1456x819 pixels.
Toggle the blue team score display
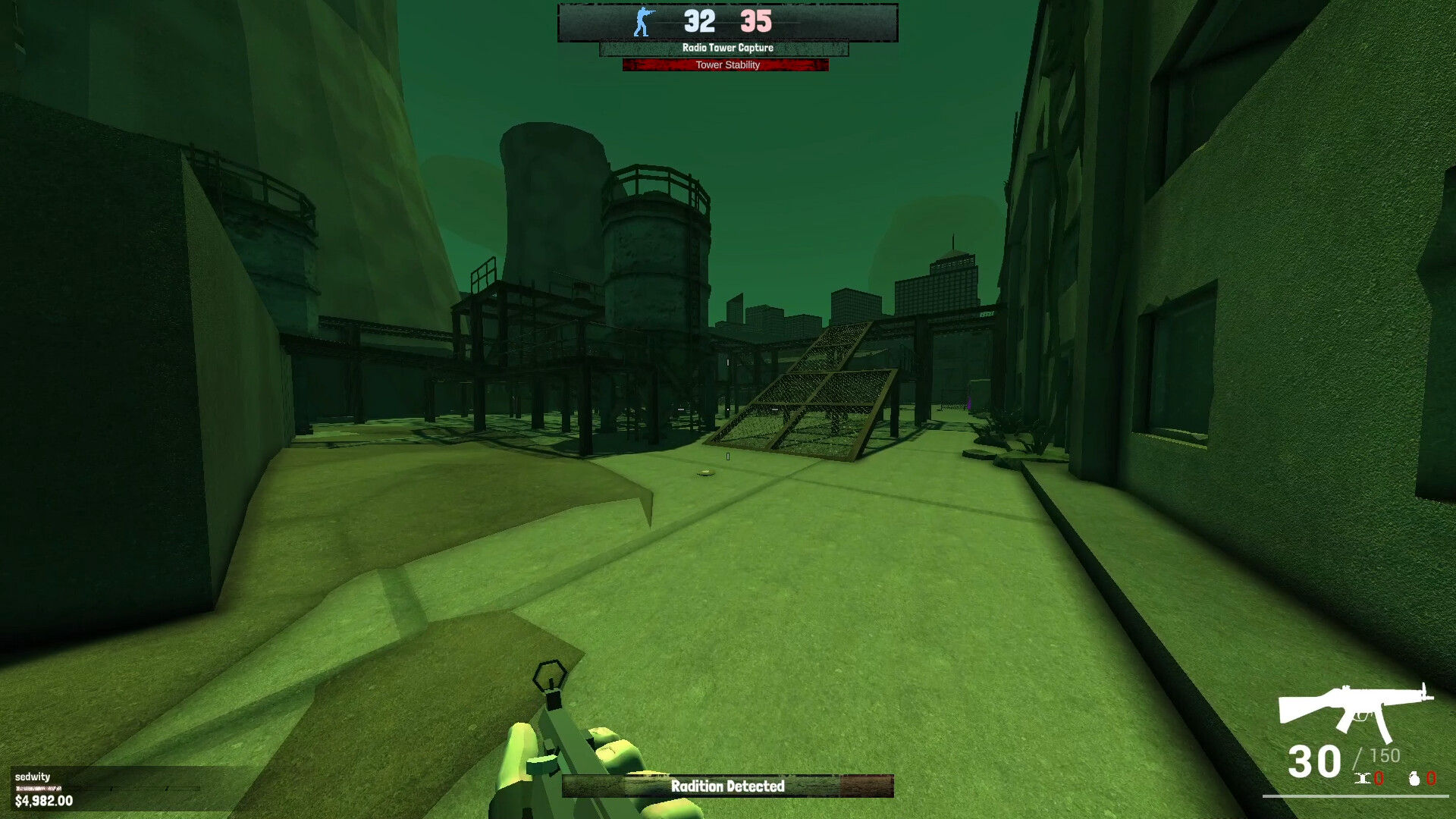[x=698, y=21]
